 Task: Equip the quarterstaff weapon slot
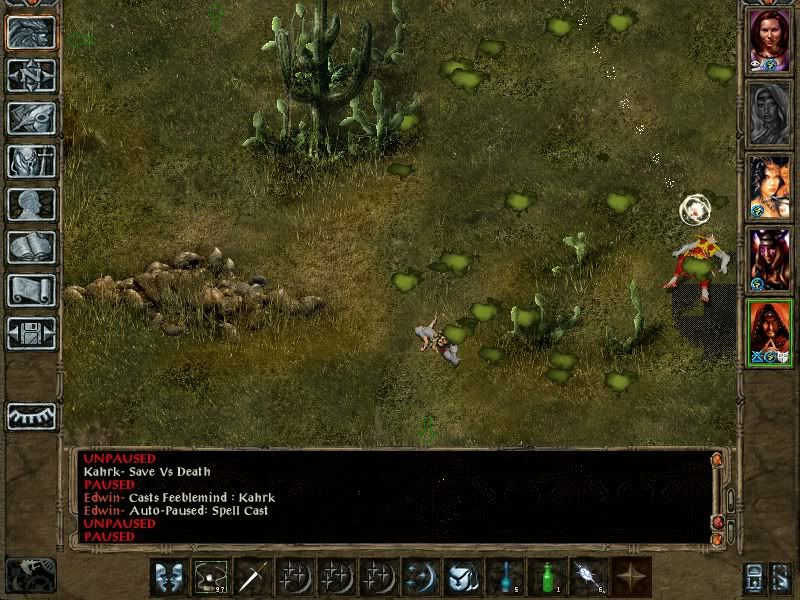tap(252, 577)
